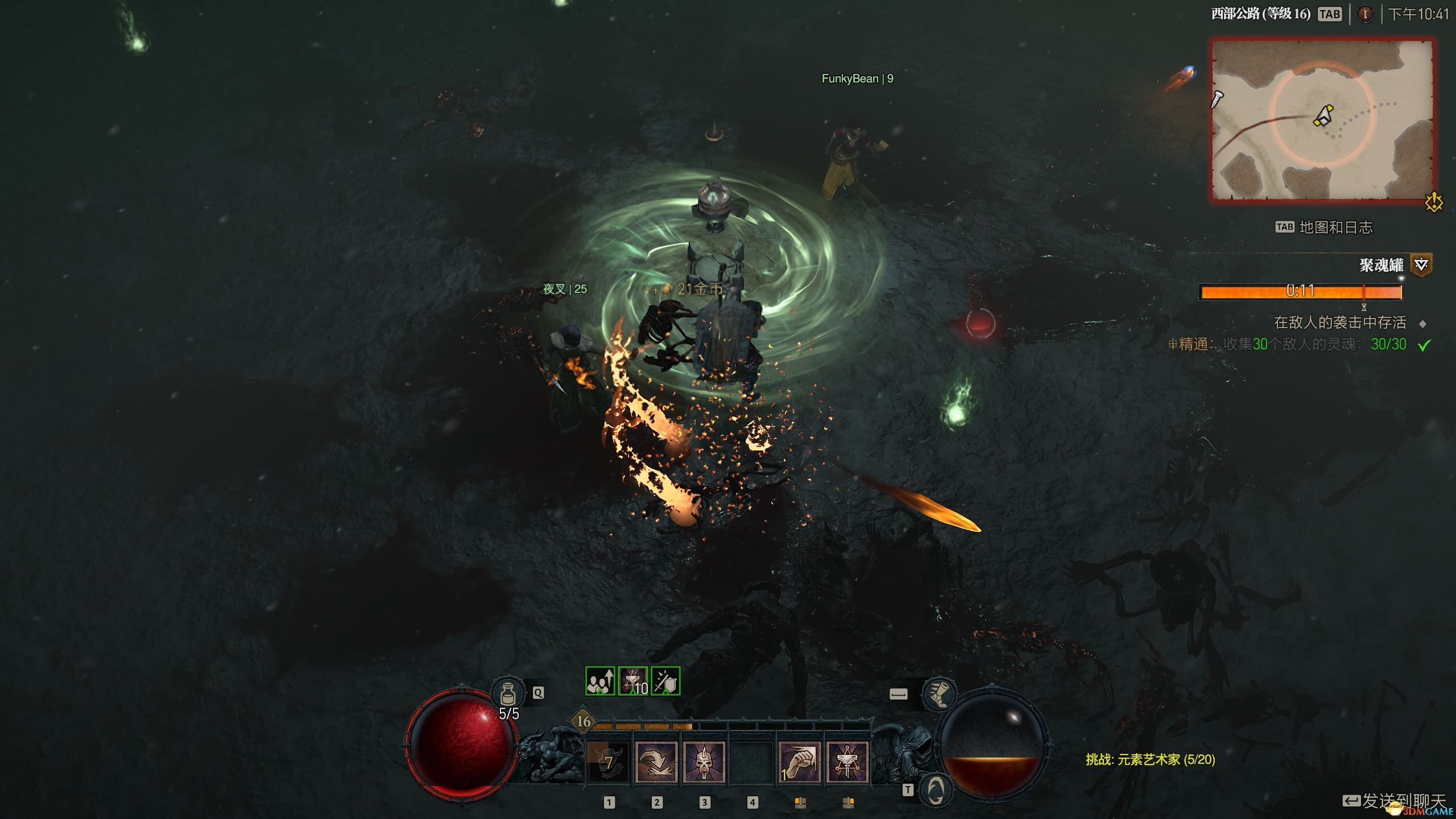This screenshot has height=819, width=1456.
Task: Select the level 16 badge on the experience bar
Action: (584, 722)
